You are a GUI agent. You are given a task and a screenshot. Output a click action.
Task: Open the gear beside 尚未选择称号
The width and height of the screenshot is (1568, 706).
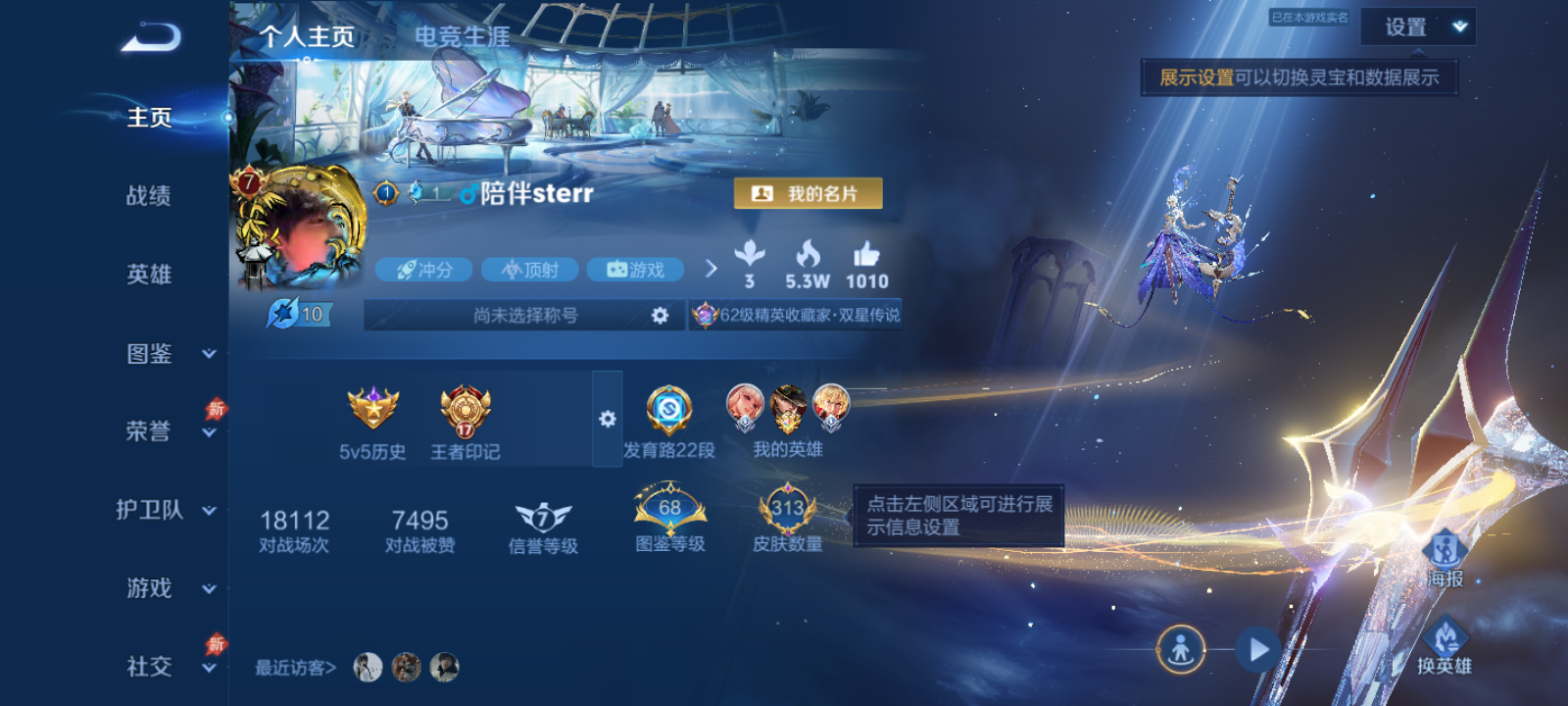[661, 316]
